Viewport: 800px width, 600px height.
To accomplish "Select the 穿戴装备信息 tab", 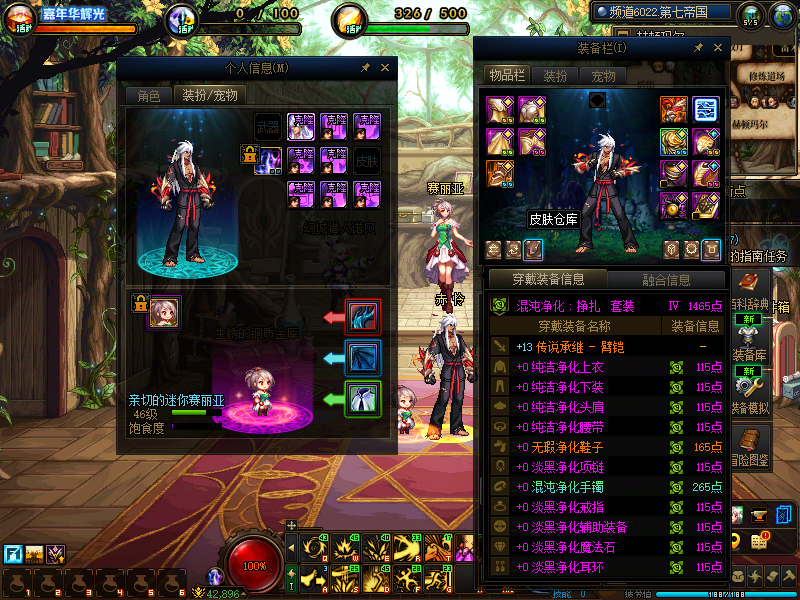I will pos(547,280).
